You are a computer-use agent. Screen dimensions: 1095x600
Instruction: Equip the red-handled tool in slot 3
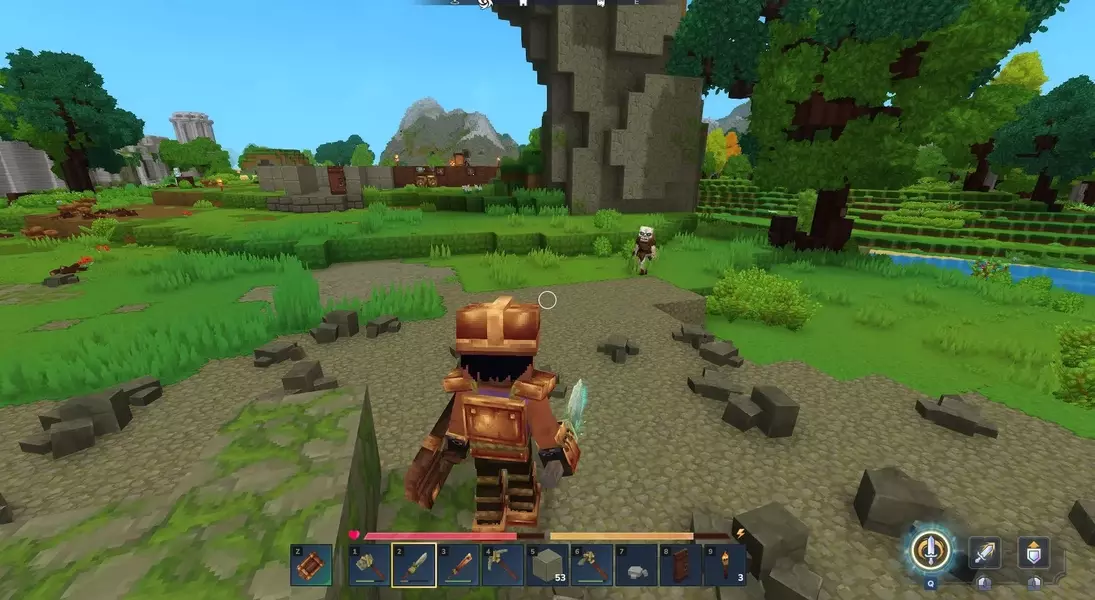pyautogui.click(x=457, y=565)
